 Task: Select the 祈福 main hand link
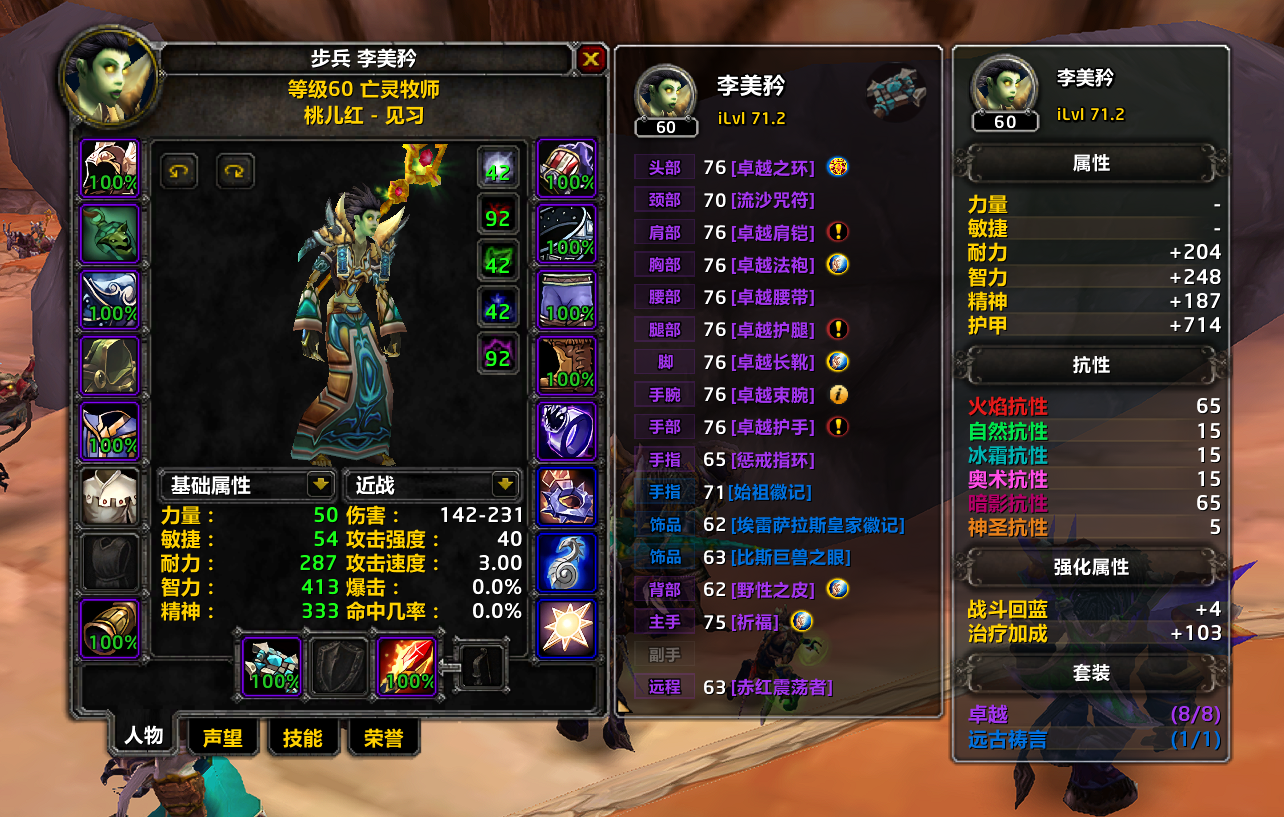[755, 622]
